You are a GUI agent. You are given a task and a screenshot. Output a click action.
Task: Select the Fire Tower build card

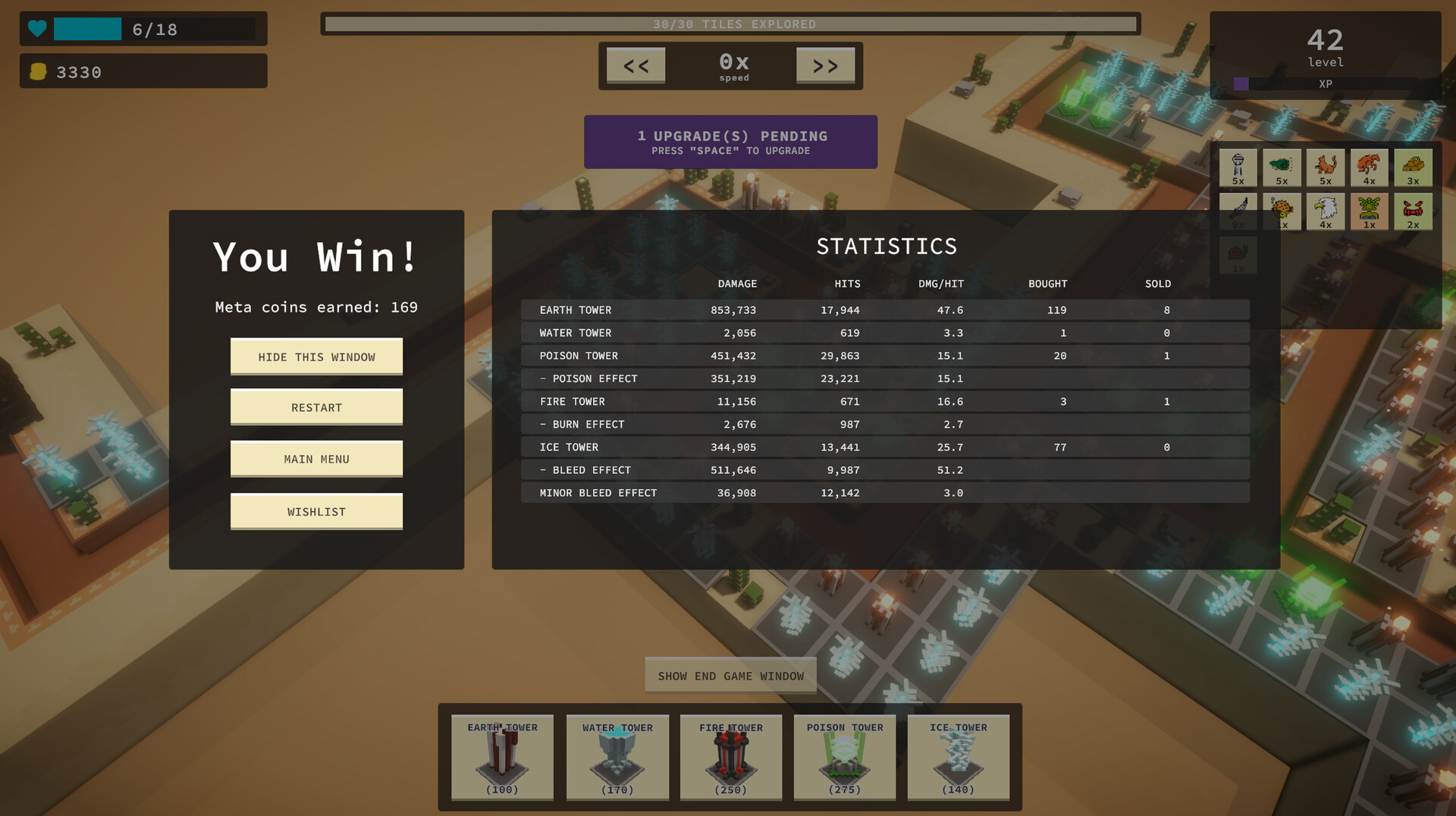point(730,758)
